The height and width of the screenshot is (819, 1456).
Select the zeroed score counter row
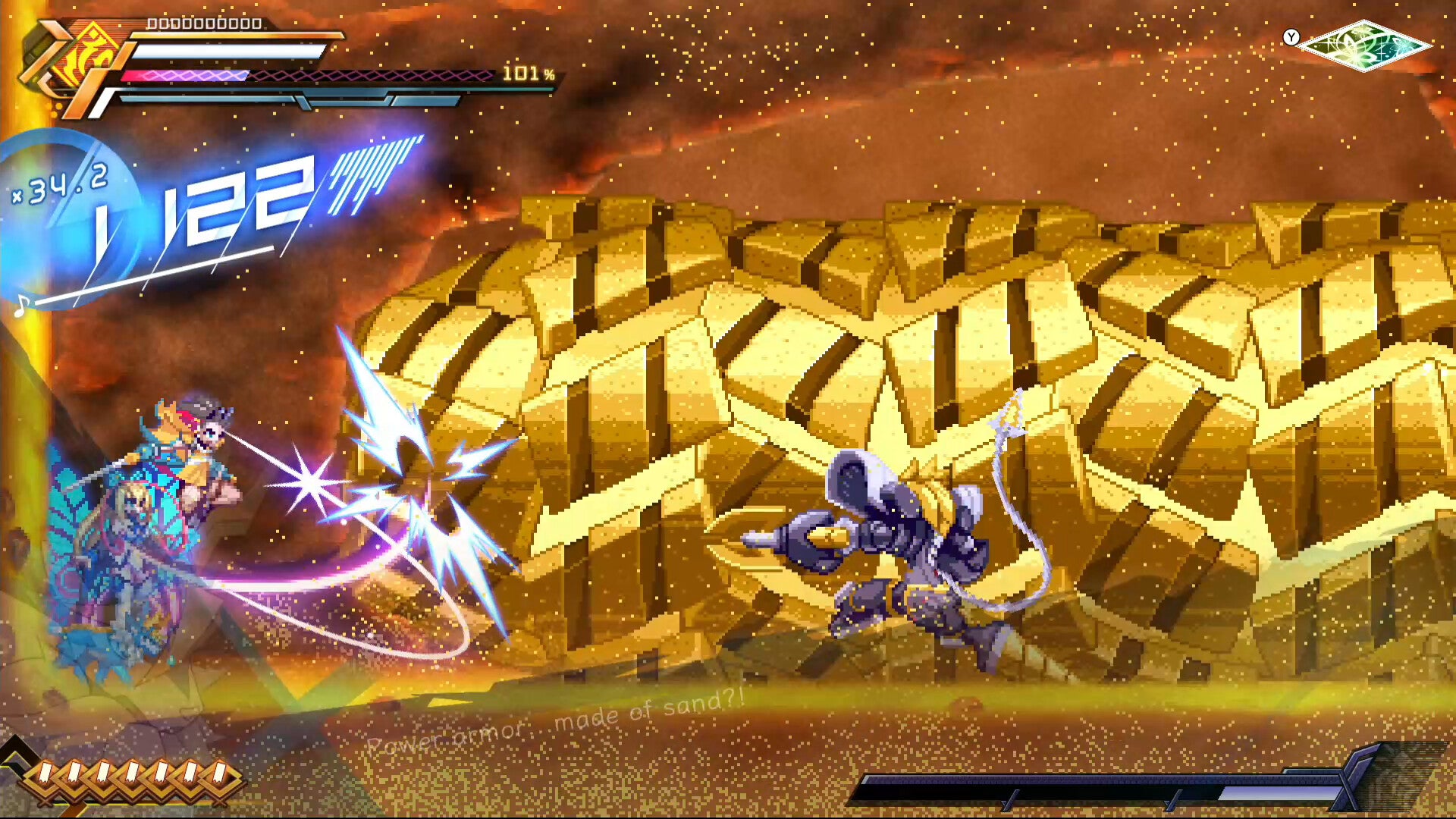[205, 25]
